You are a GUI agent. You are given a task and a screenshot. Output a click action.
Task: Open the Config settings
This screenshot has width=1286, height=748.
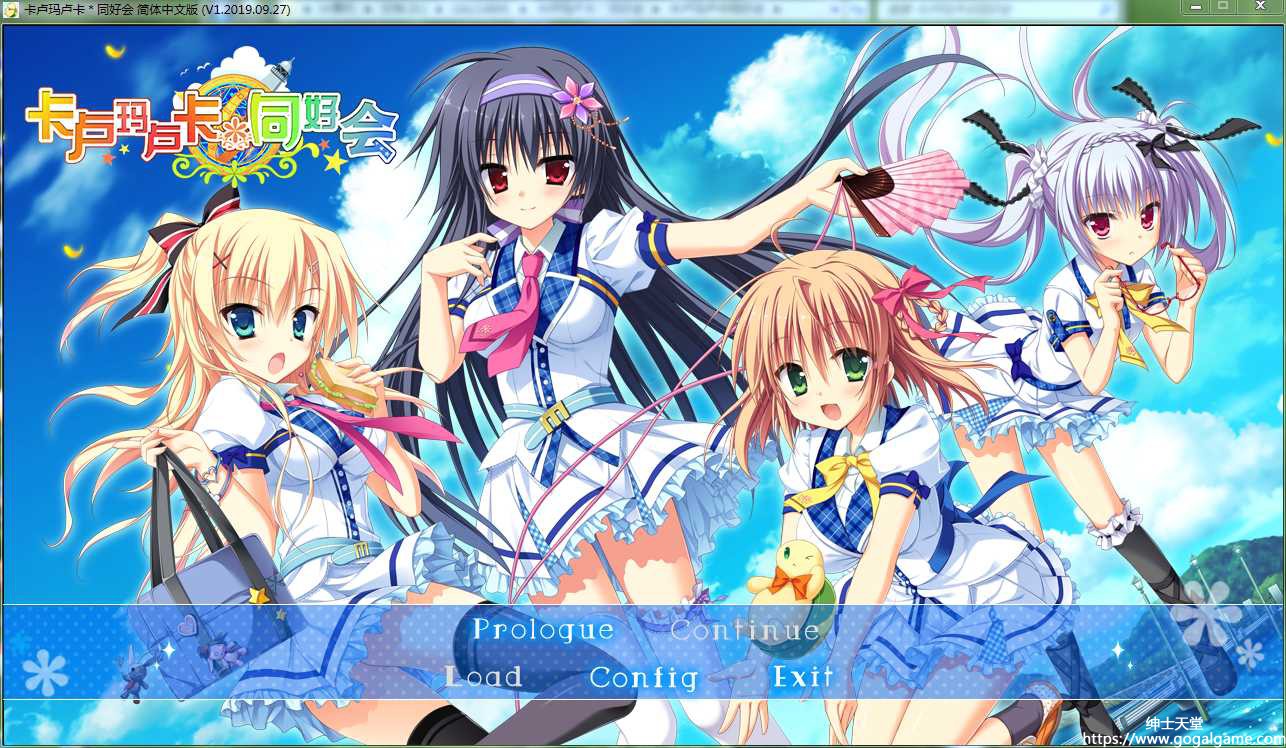point(644,677)
